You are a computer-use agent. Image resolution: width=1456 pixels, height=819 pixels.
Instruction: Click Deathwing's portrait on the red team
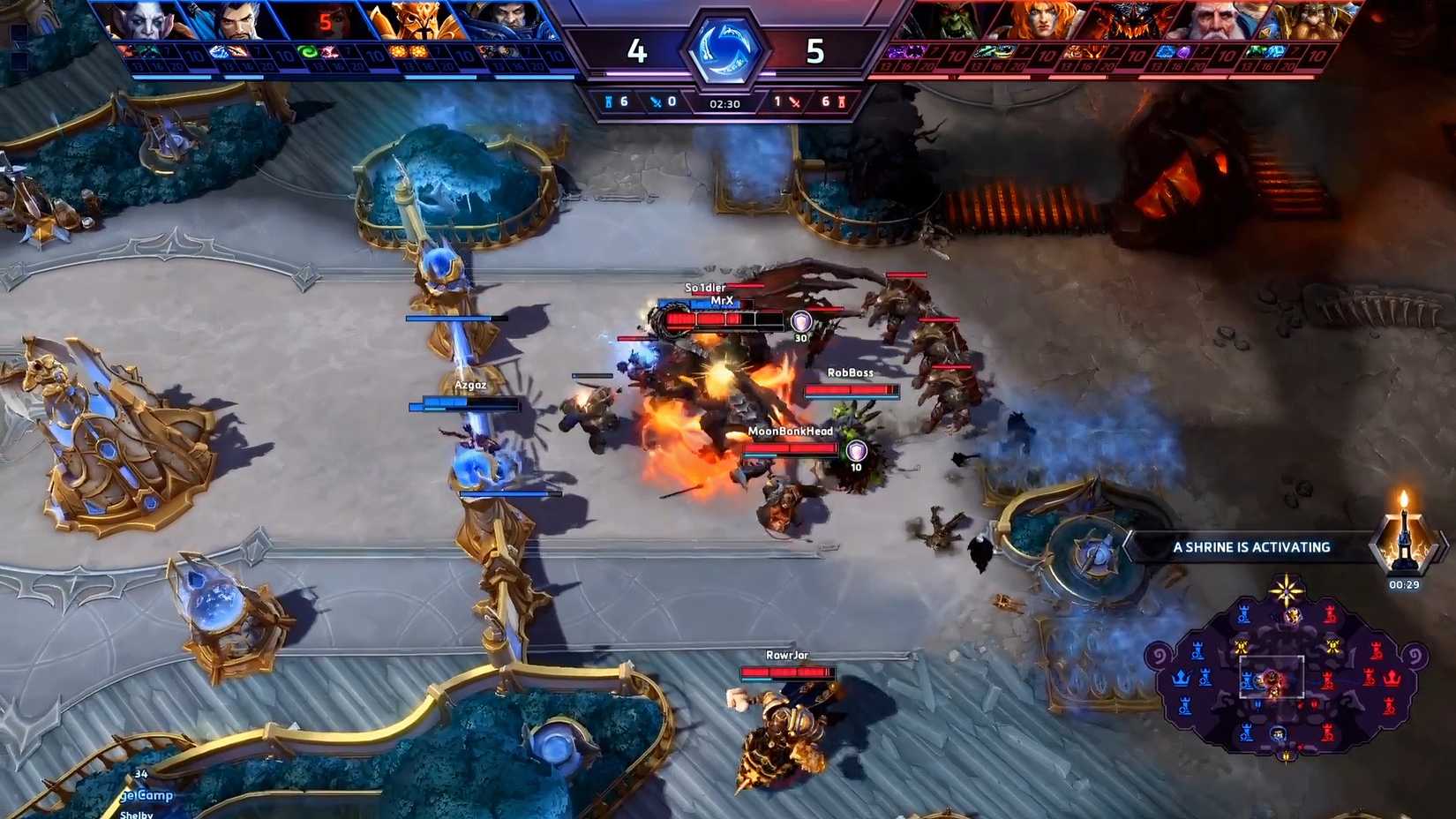pyautogui.click(x=1132, y=19)
